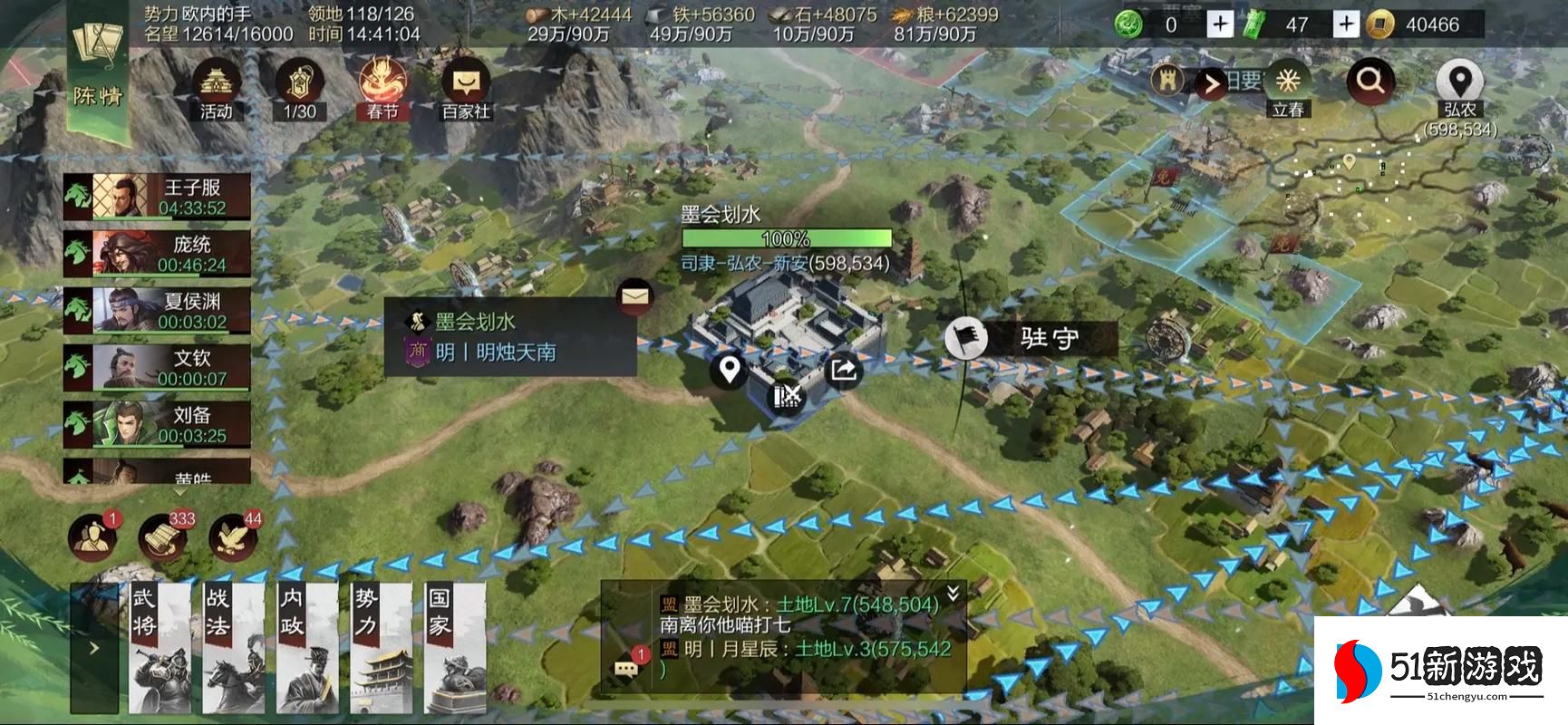1568x725 pixels.
Task: Open the magnifying glass search
Action: [x=1370, y=82]
